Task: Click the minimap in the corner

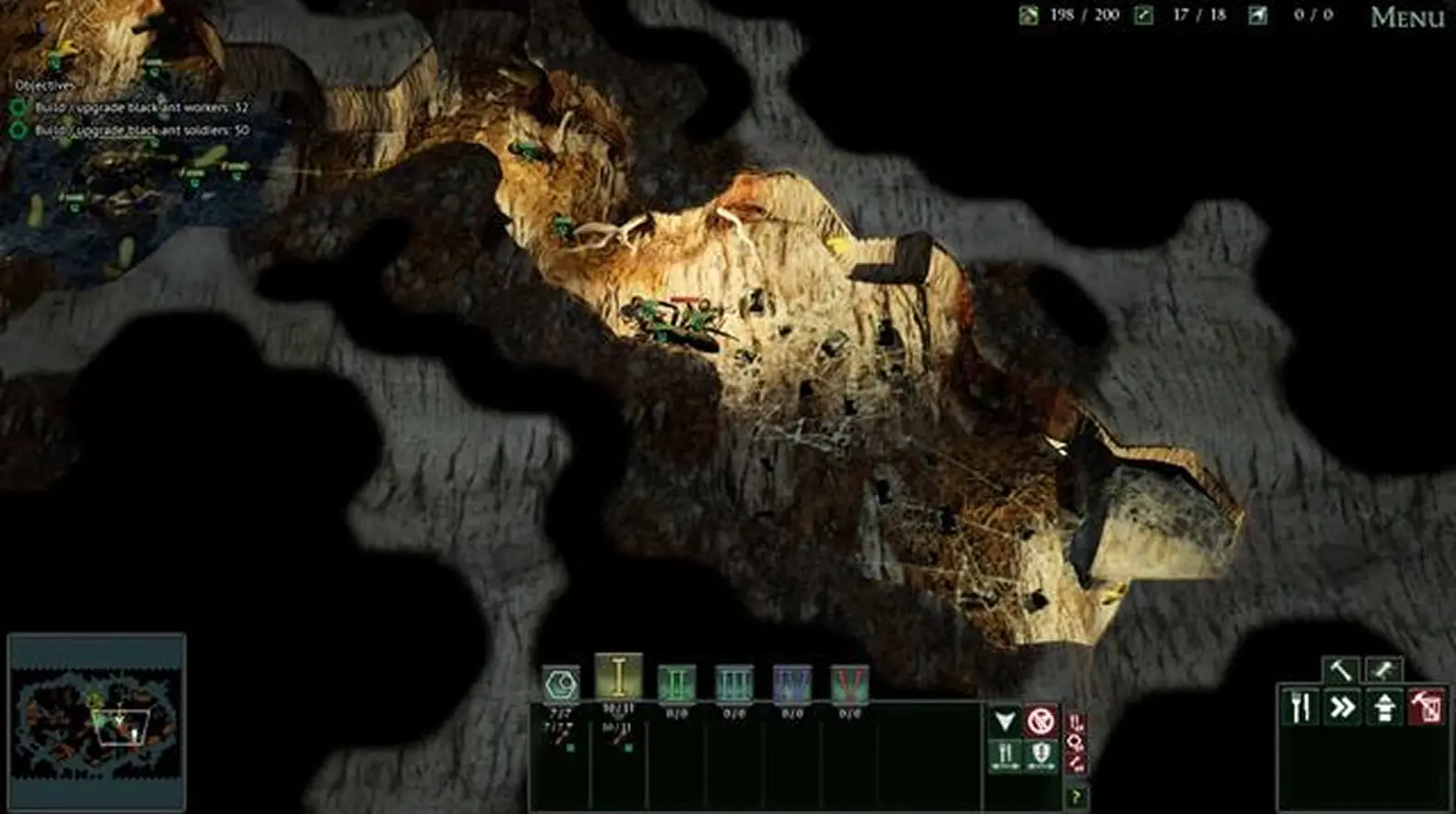Action: point(97,720)
